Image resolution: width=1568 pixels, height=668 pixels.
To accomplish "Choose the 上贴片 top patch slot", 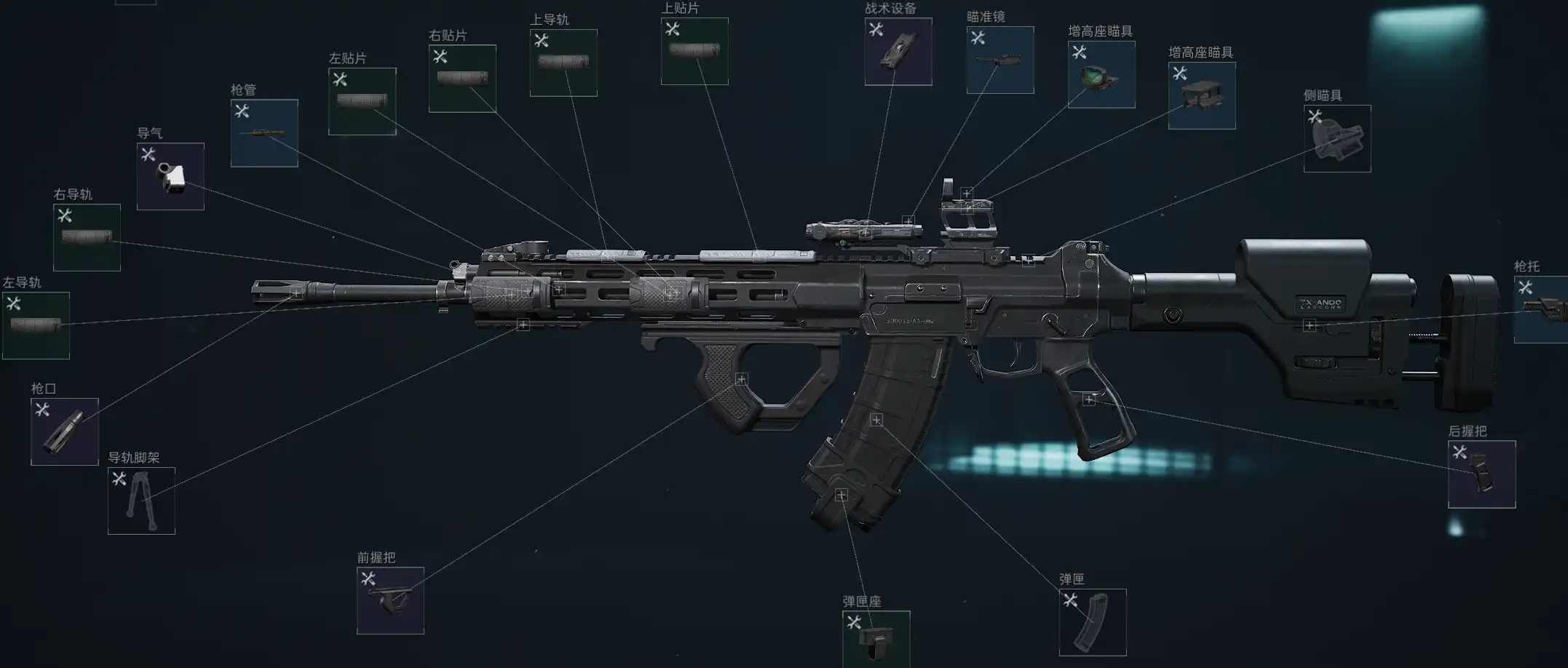I will [694, 51].
